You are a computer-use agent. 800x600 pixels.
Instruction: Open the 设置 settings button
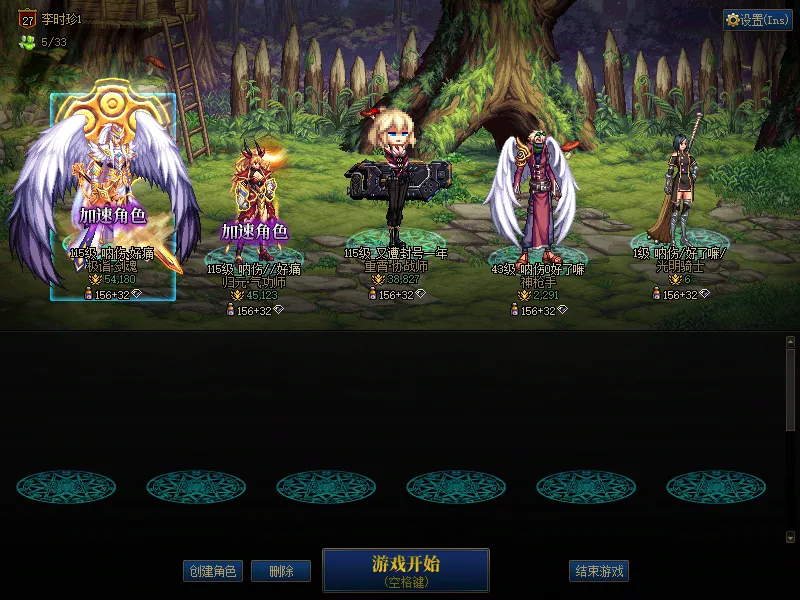coord(758,20)
